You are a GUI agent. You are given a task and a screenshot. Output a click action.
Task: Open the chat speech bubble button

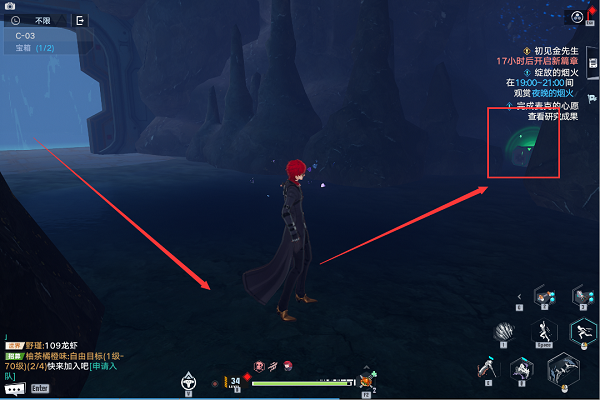click(x=14, y=388)
